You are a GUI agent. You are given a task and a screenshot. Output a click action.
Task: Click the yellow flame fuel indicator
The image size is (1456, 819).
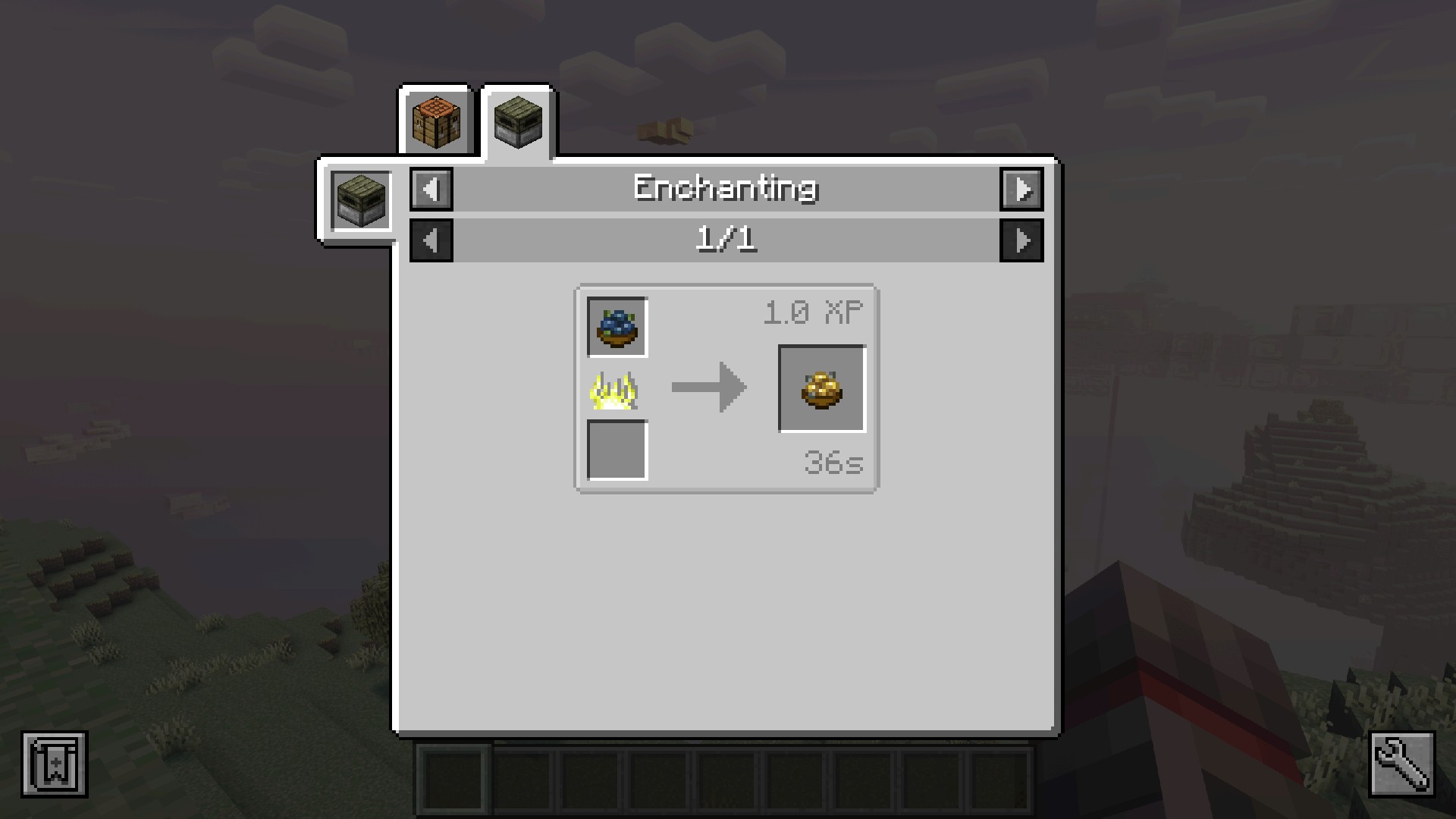click(x=615, y=391)
